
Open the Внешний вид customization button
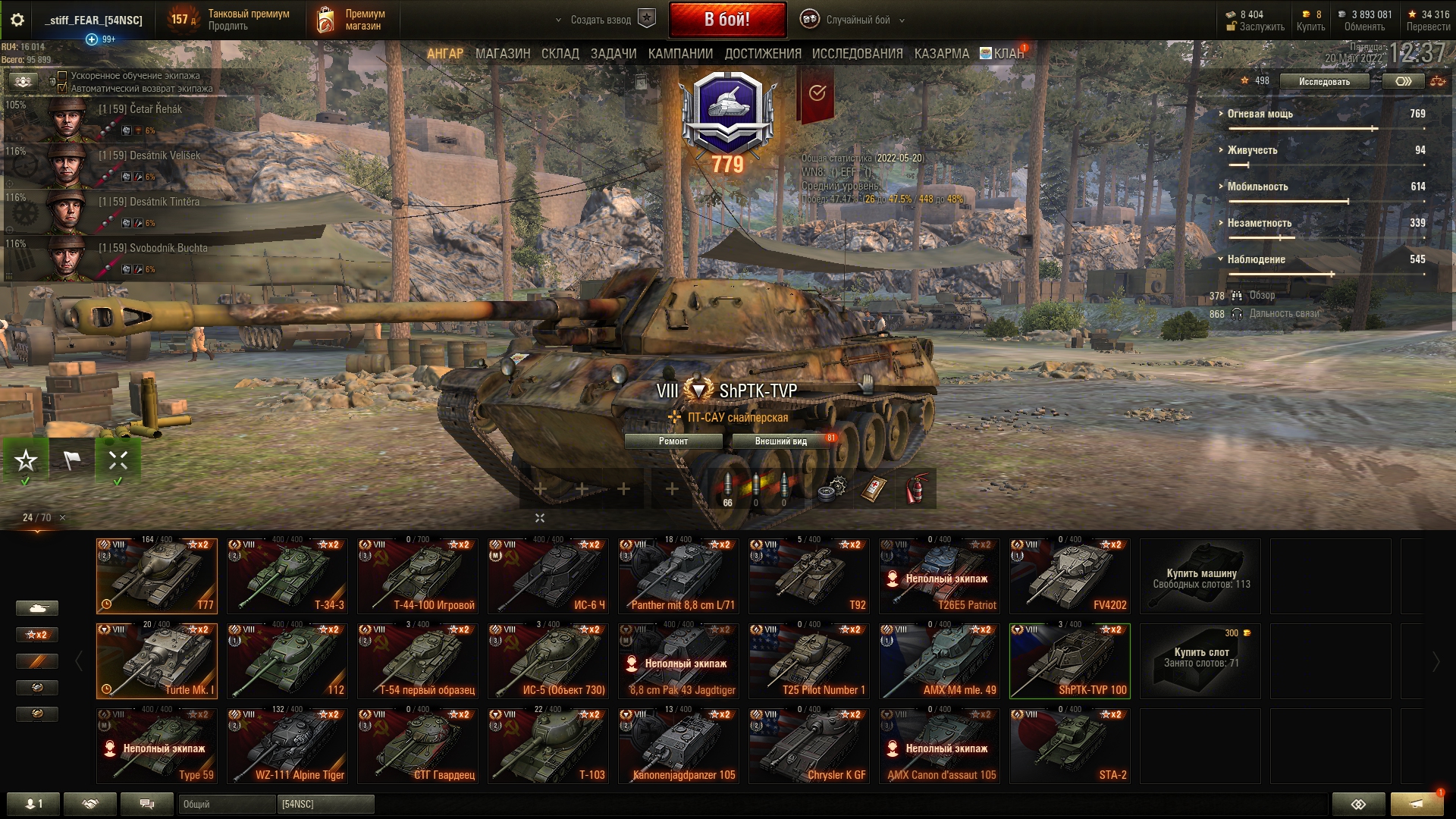[x=780, y=441]
